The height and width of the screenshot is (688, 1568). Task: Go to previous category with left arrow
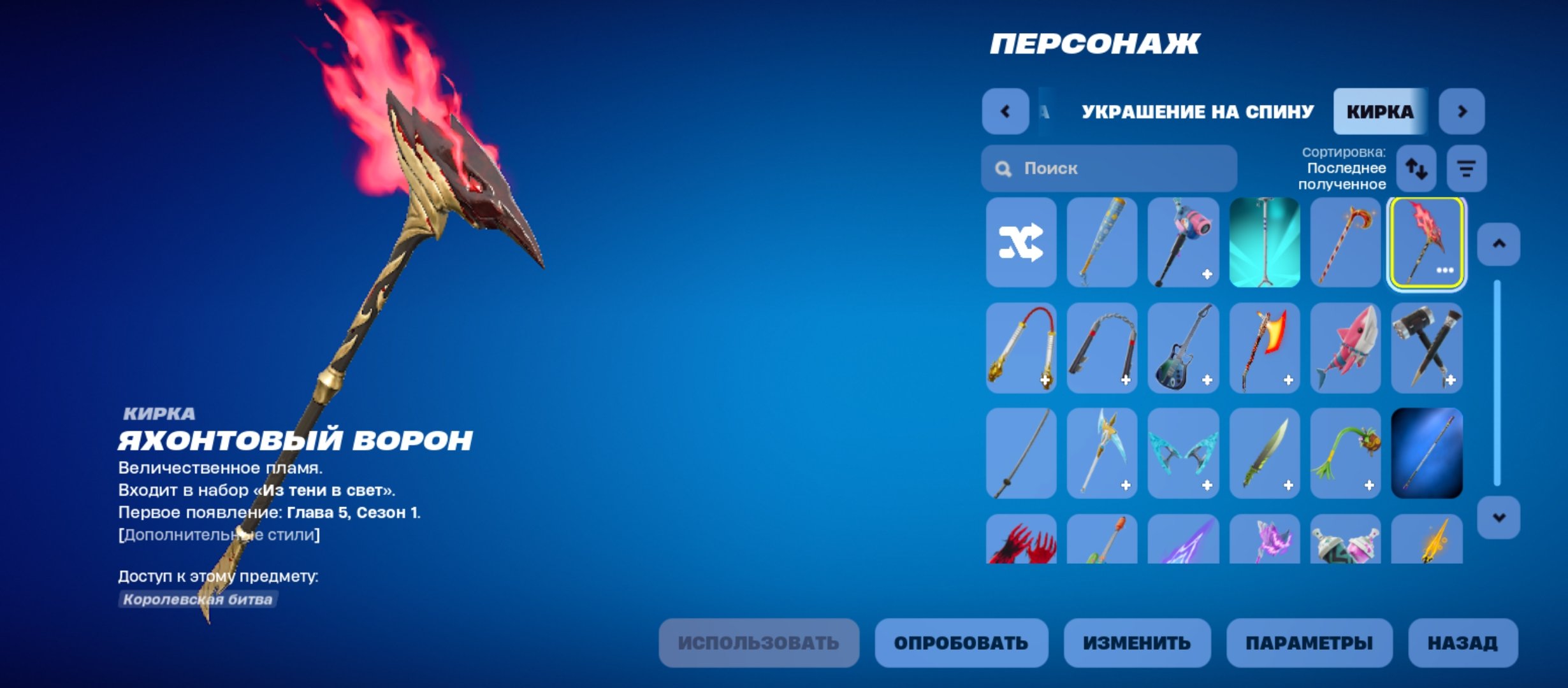pos(1006,111)
